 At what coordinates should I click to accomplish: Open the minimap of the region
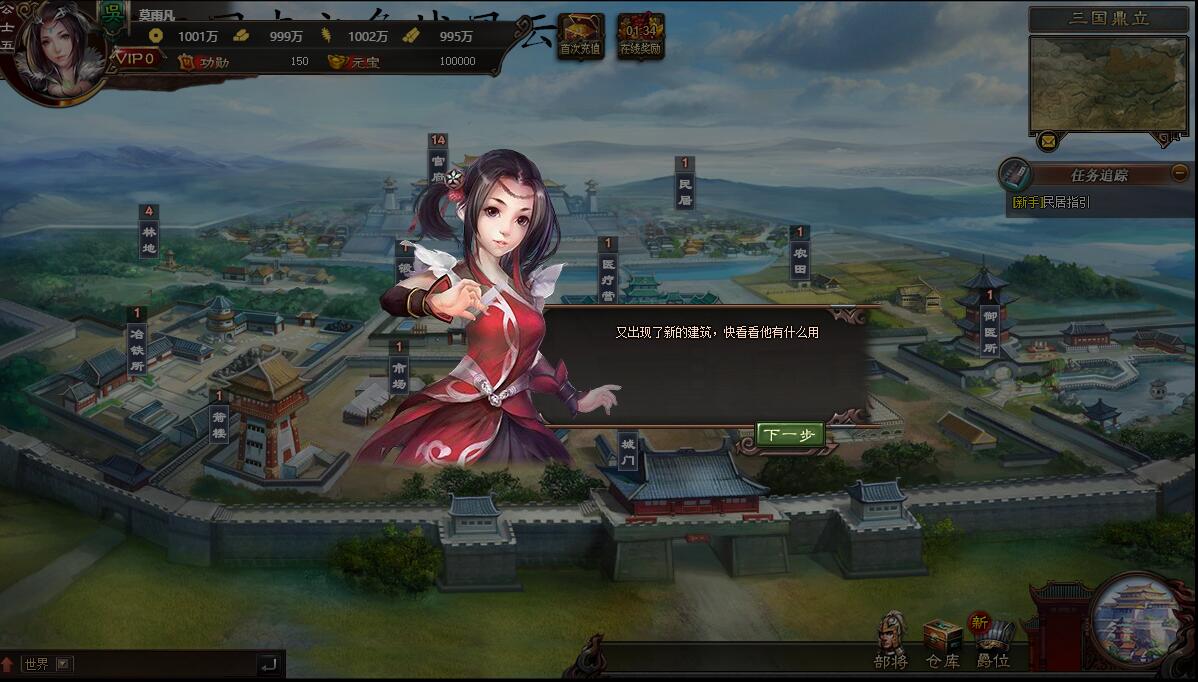[1108, 84]
